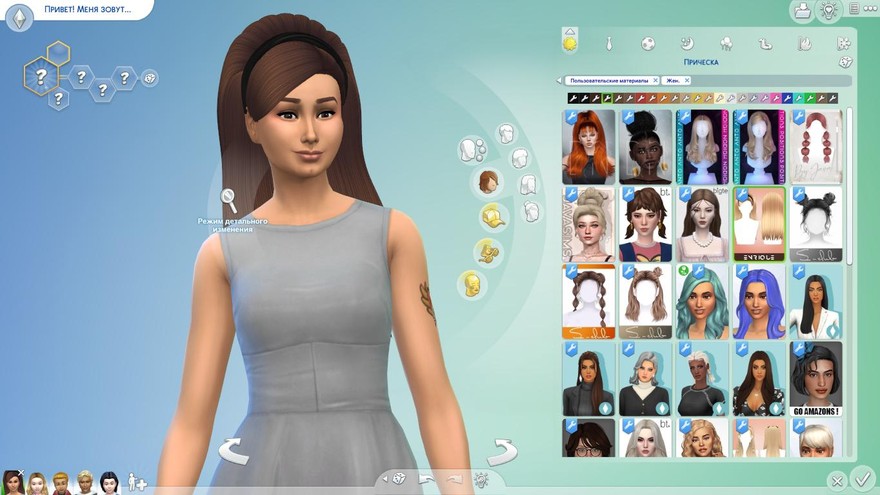Image resolution: width=880 pixels, height=495 pixels.
Task: Rotate the Sim with the left arrow
Action: [x=234, y=451]
